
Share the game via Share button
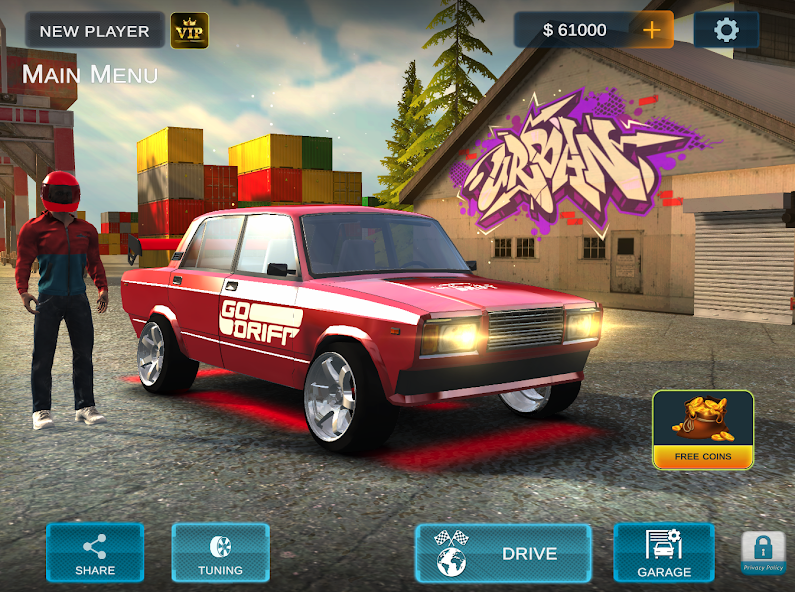[95, 553]
